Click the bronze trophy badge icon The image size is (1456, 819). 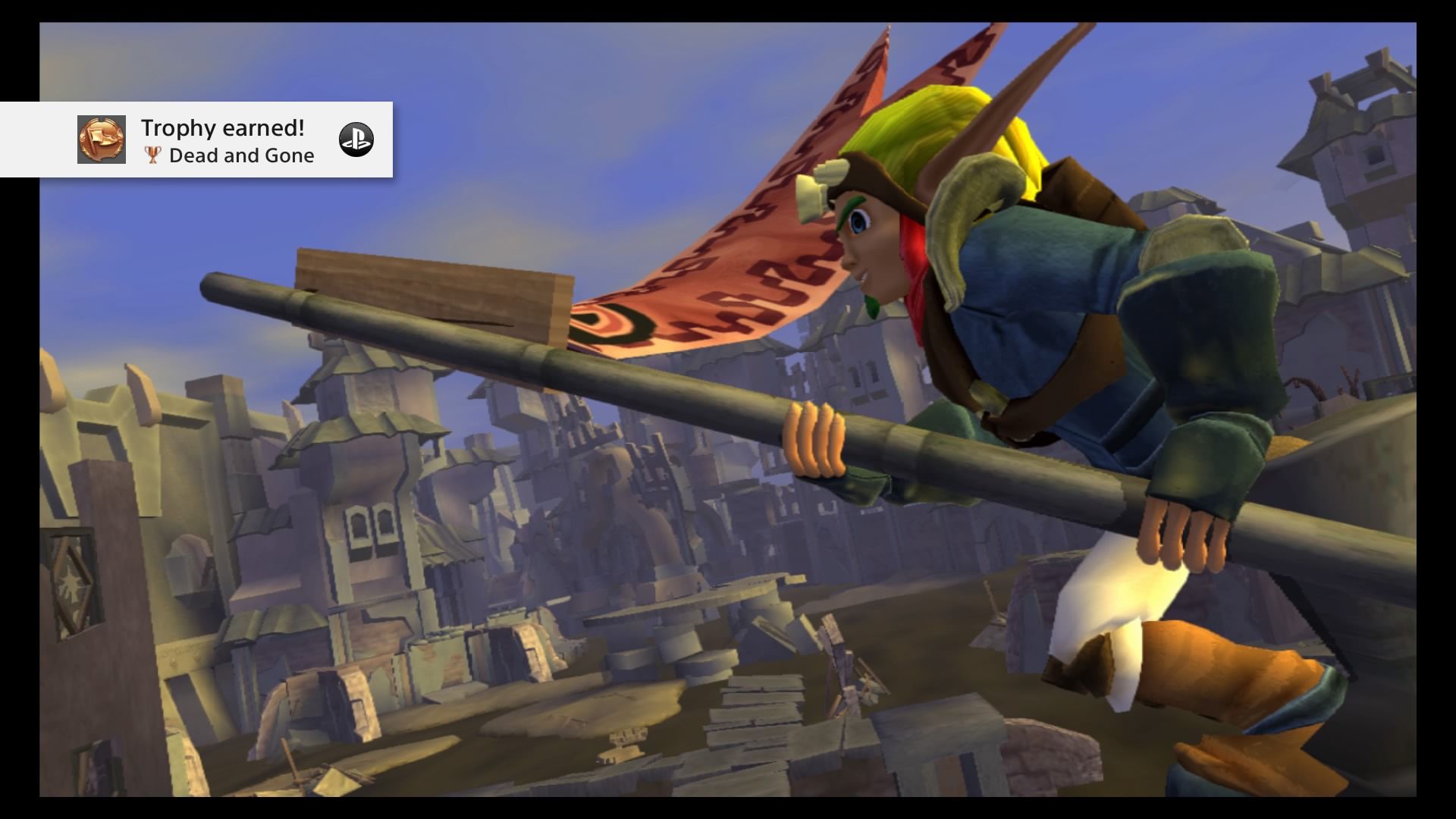pos(100,140)
